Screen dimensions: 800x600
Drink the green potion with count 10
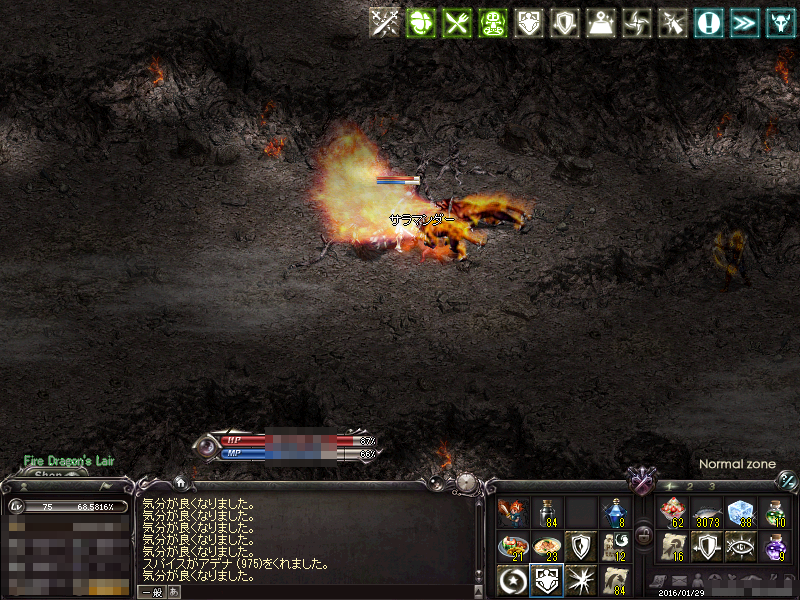774,514
